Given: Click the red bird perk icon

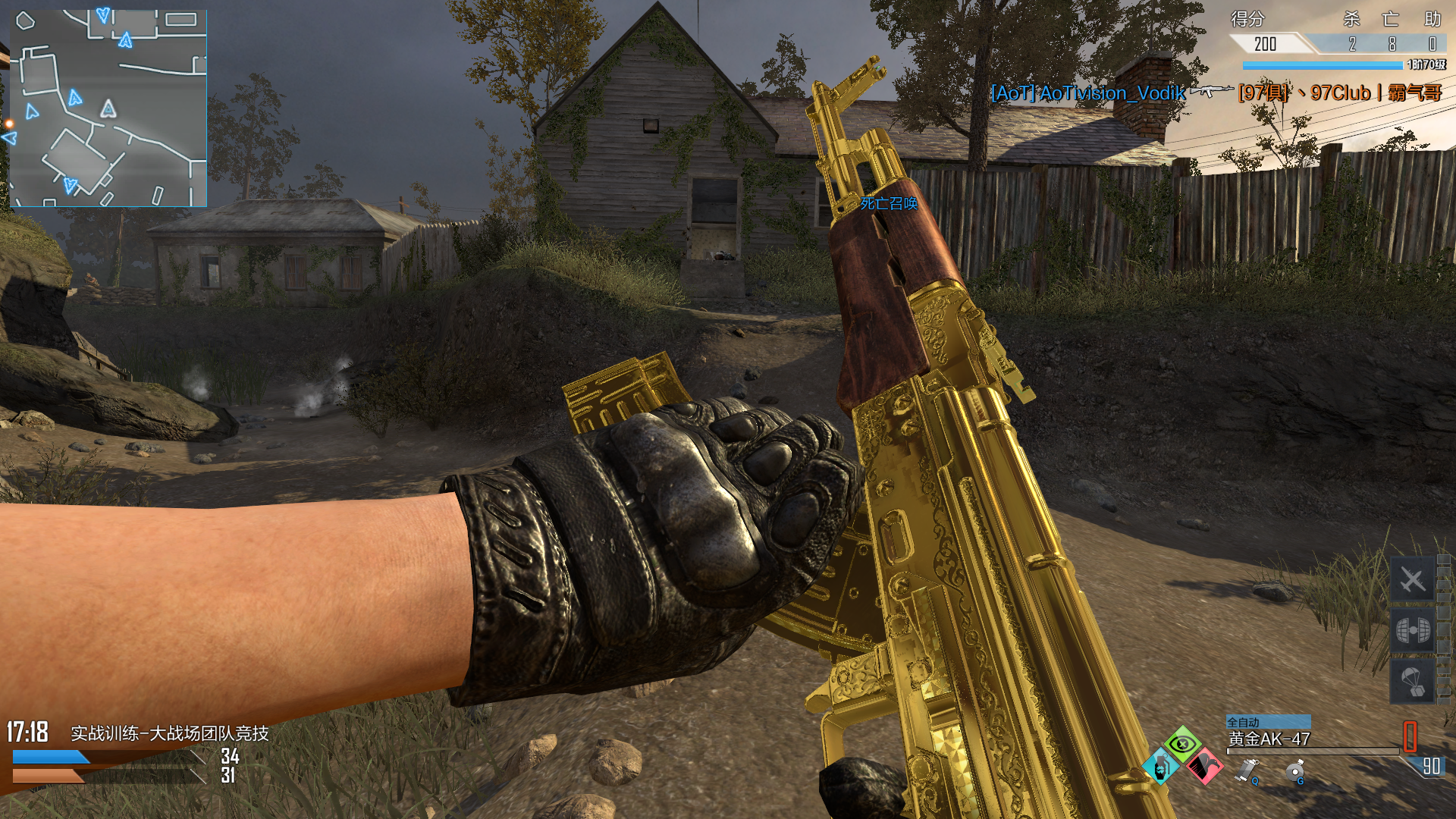Looking at the screenshot, I should pos(1203,767).
